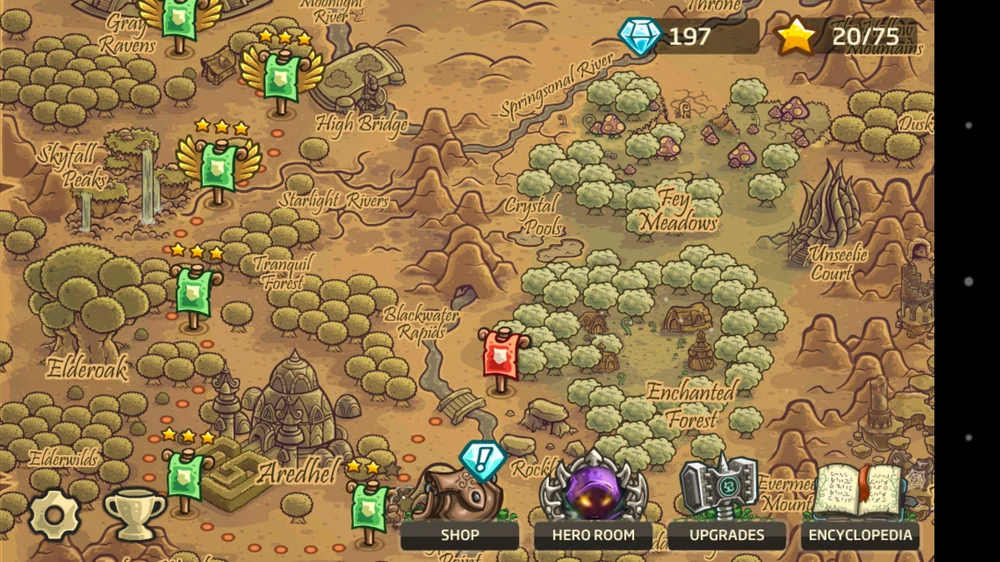Enter the Hero Room
The image size is (1000, 562).
point(593,533)
